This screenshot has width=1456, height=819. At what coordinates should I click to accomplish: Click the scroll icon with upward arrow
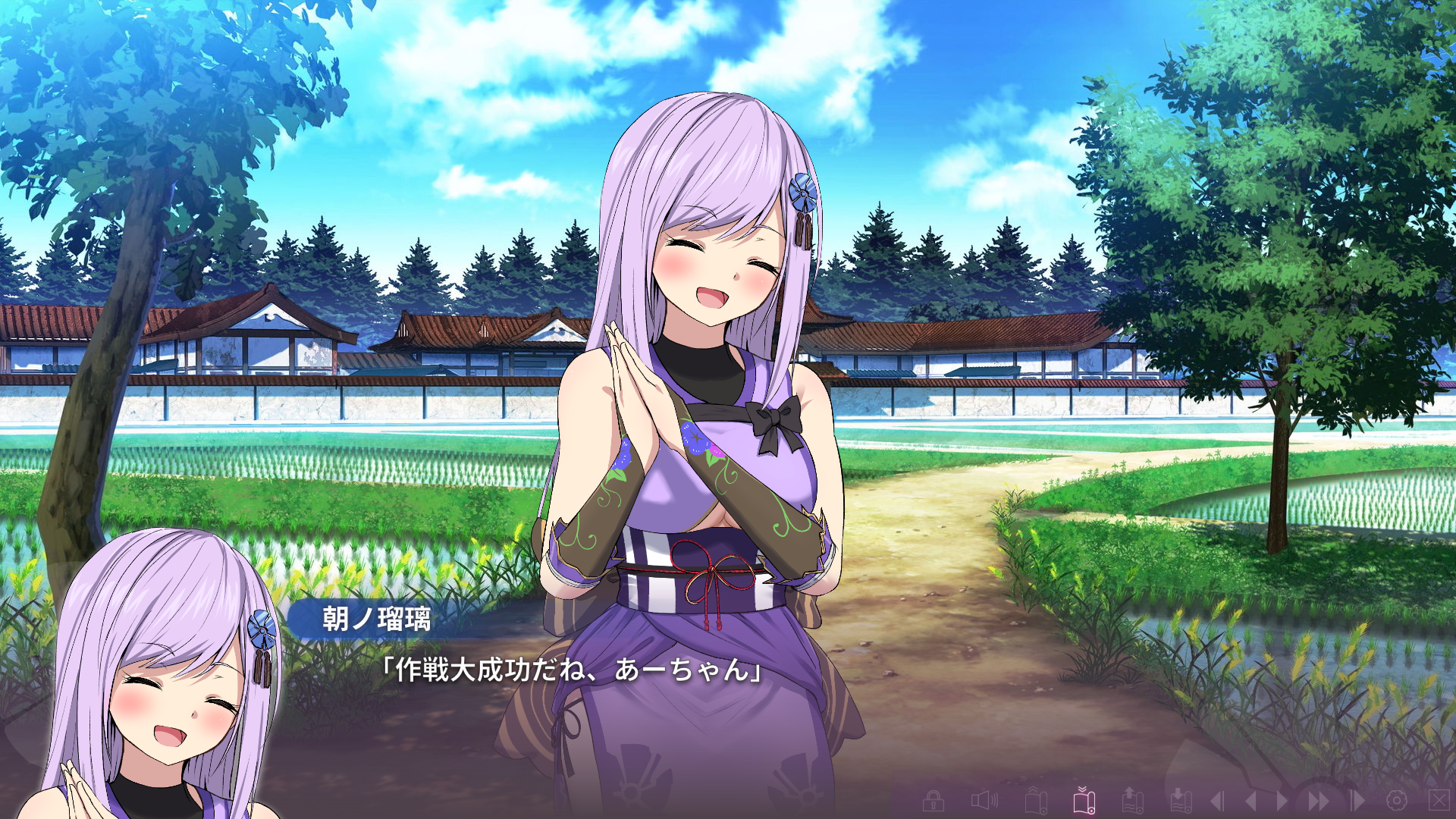(x=1132, y=800)
